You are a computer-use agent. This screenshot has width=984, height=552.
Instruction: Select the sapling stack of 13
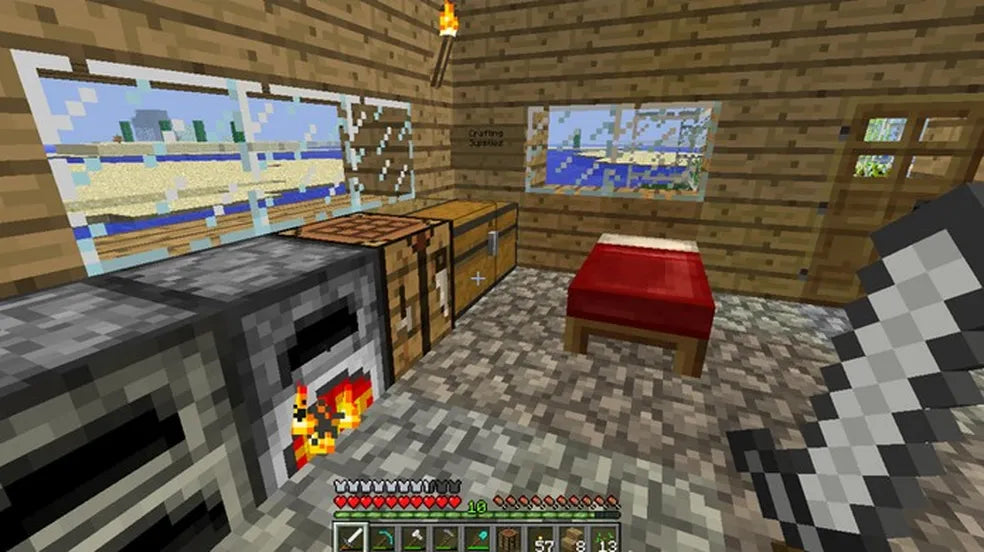tap(604, 537)
